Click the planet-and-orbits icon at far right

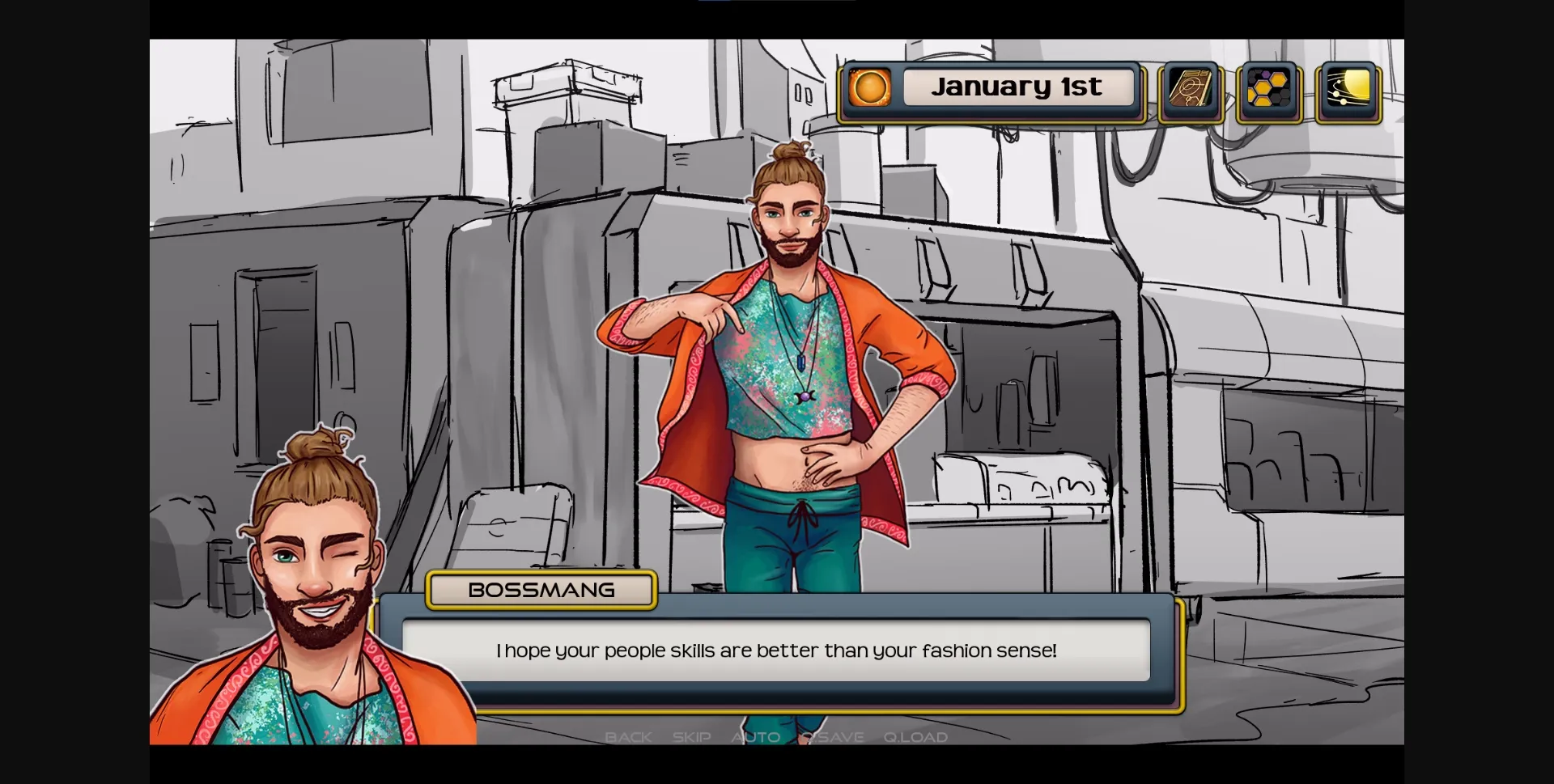coord(1347,89)
